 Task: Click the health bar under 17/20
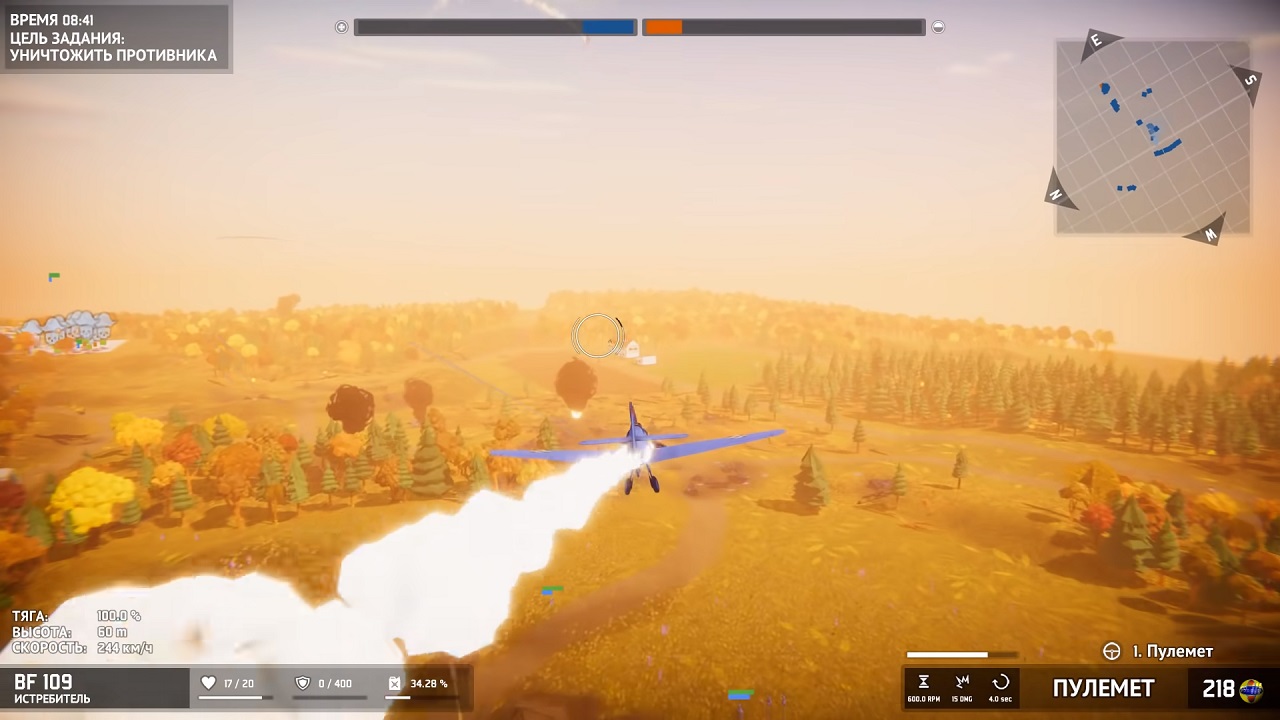pos(232,700)
